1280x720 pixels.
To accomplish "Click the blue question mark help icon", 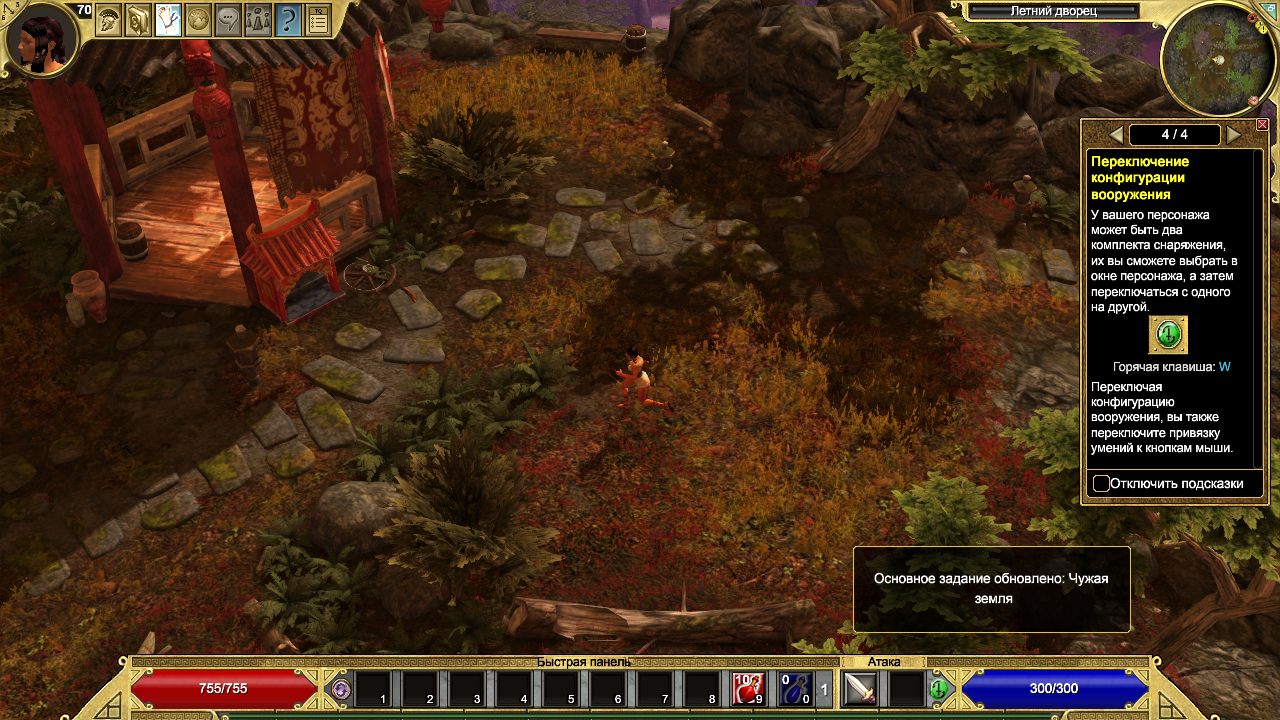I will 288,19.
